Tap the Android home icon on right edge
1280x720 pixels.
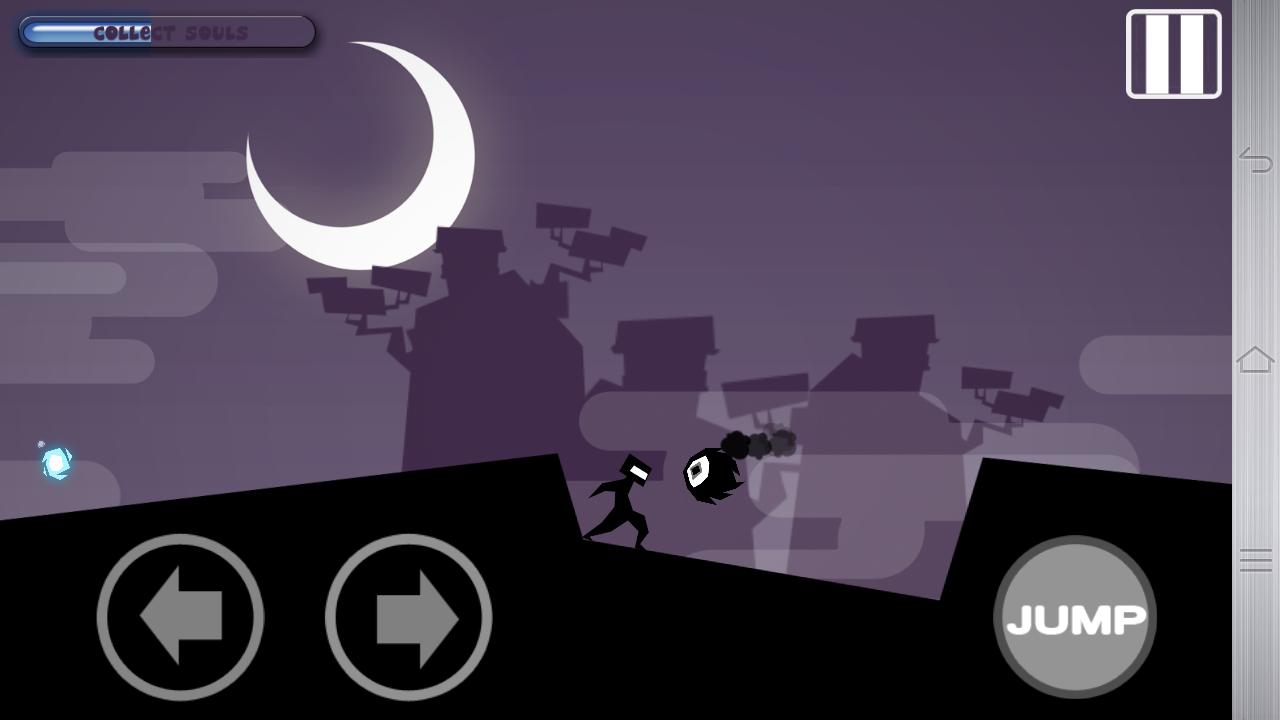click(x=1254, y=357)
